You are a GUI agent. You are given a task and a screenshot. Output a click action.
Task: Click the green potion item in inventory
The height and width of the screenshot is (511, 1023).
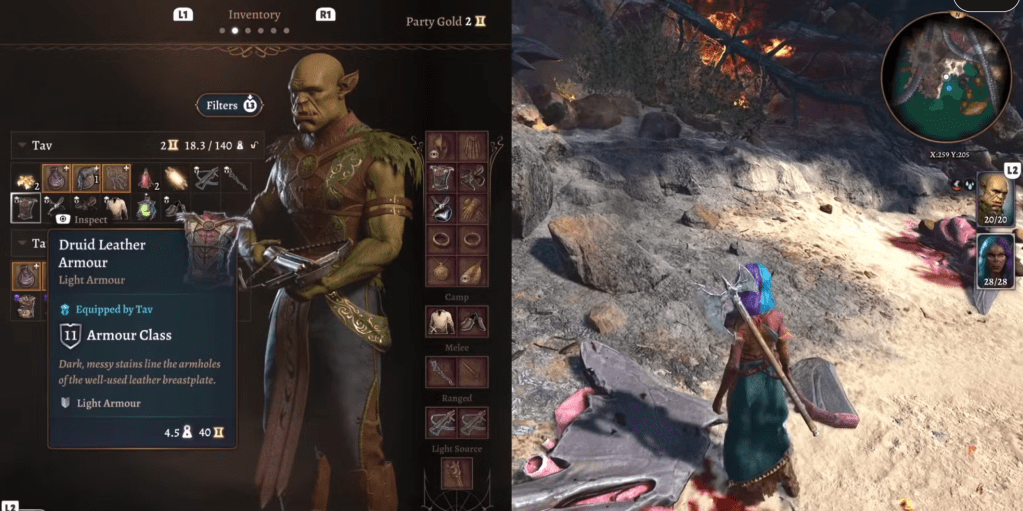(x=147, y=207)
